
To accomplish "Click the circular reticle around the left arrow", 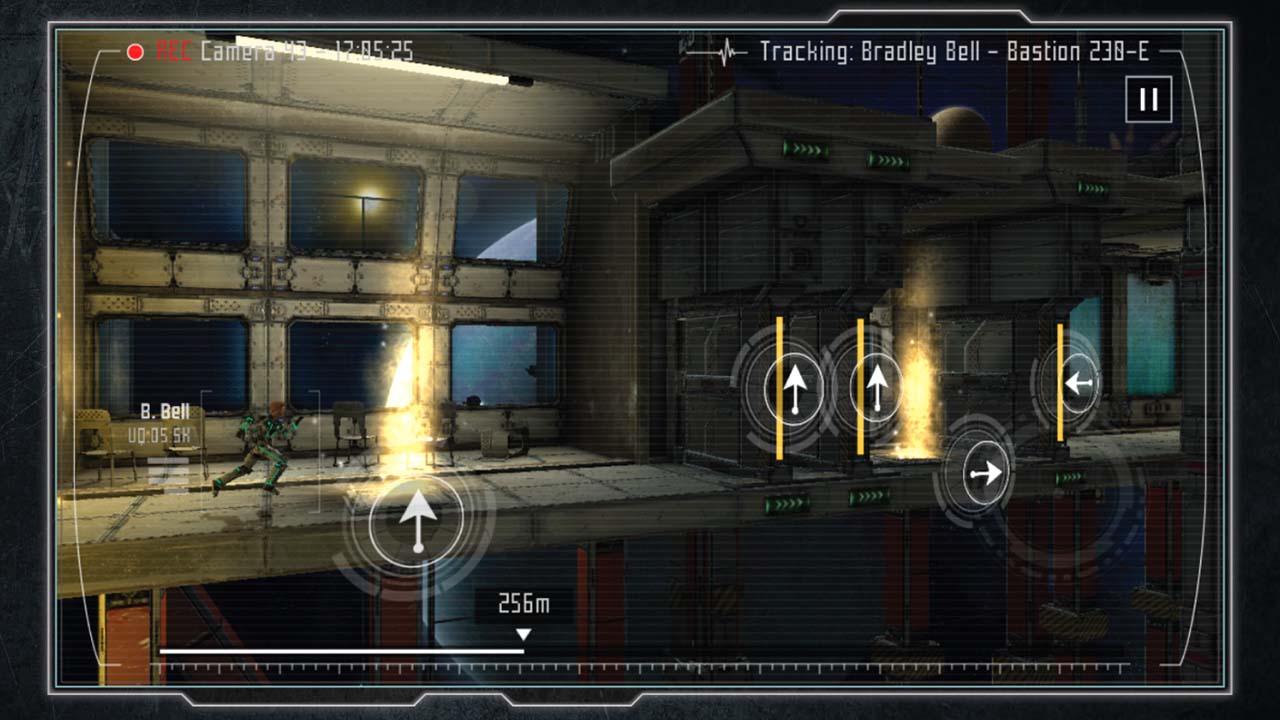I will click(x=1078, y=381).
